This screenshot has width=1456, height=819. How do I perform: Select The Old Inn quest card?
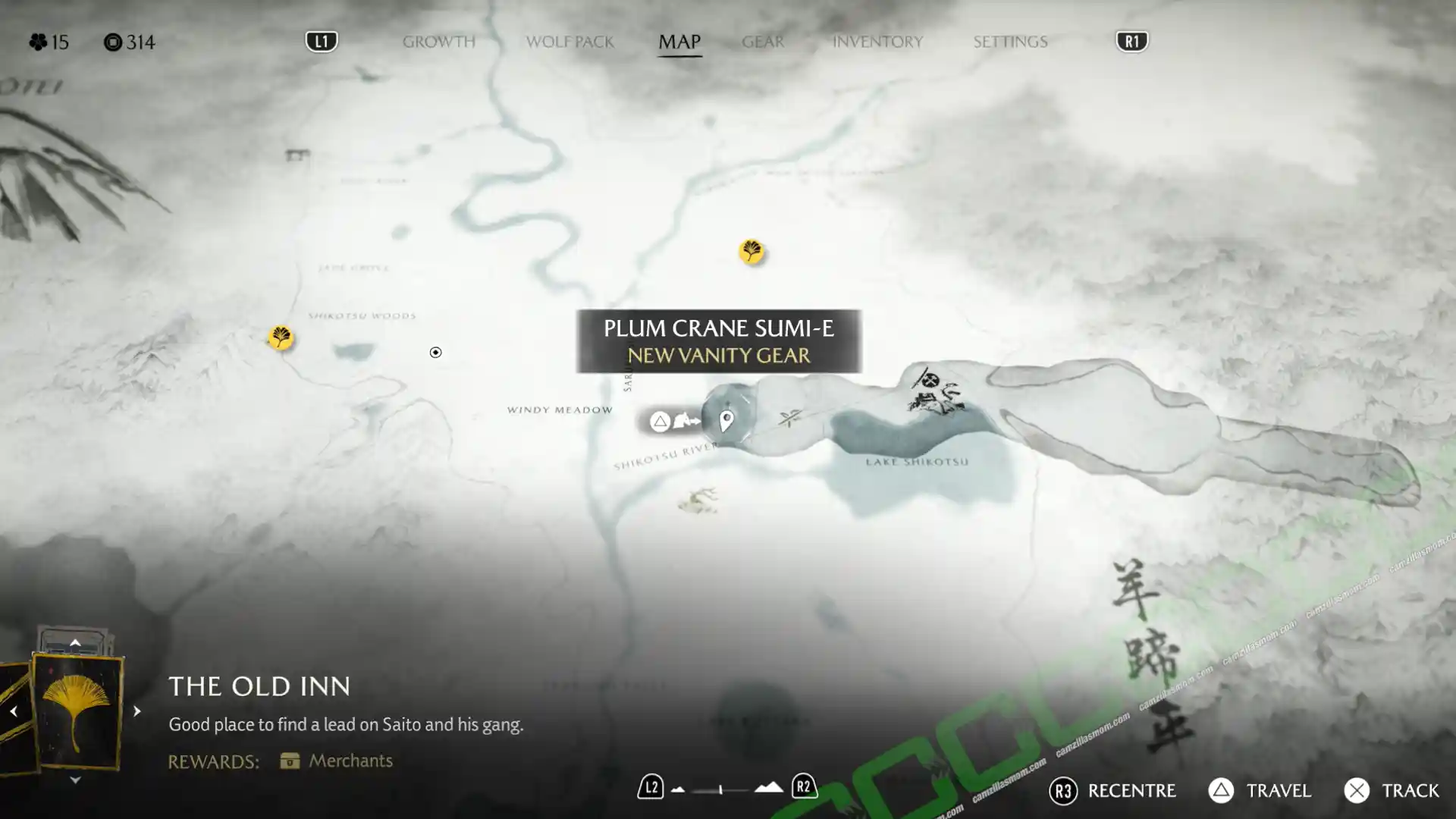click(x=77, y=711)
